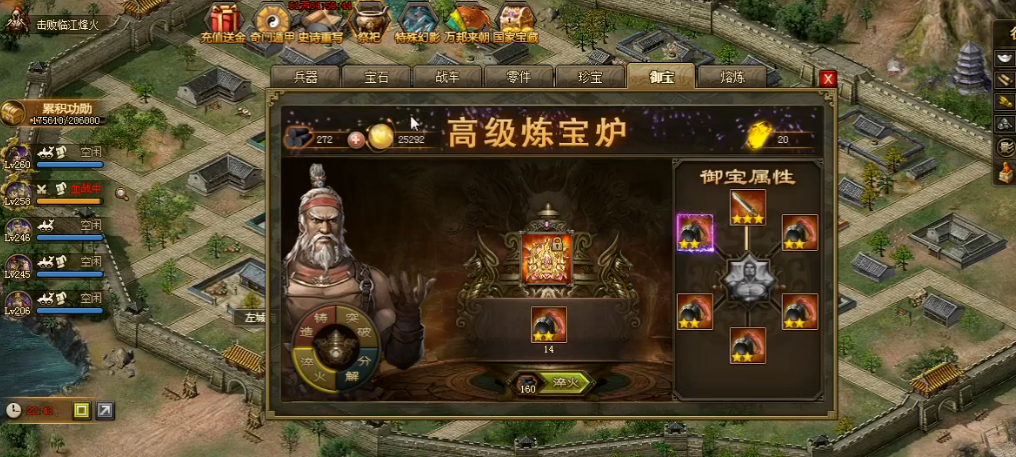The image size is (1016, 457).
Task: Show the 熔炼 smelting tab
Action: (x=731, y=77)
